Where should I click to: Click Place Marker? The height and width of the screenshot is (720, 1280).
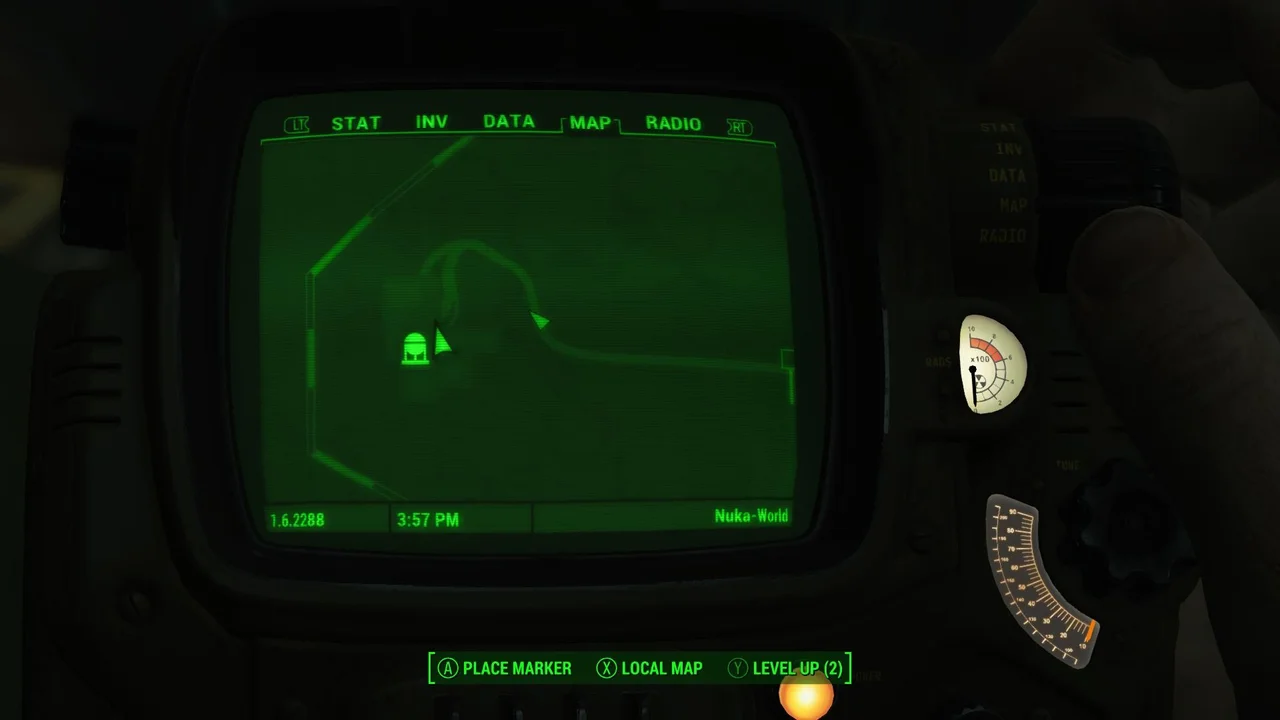[517, 668]
